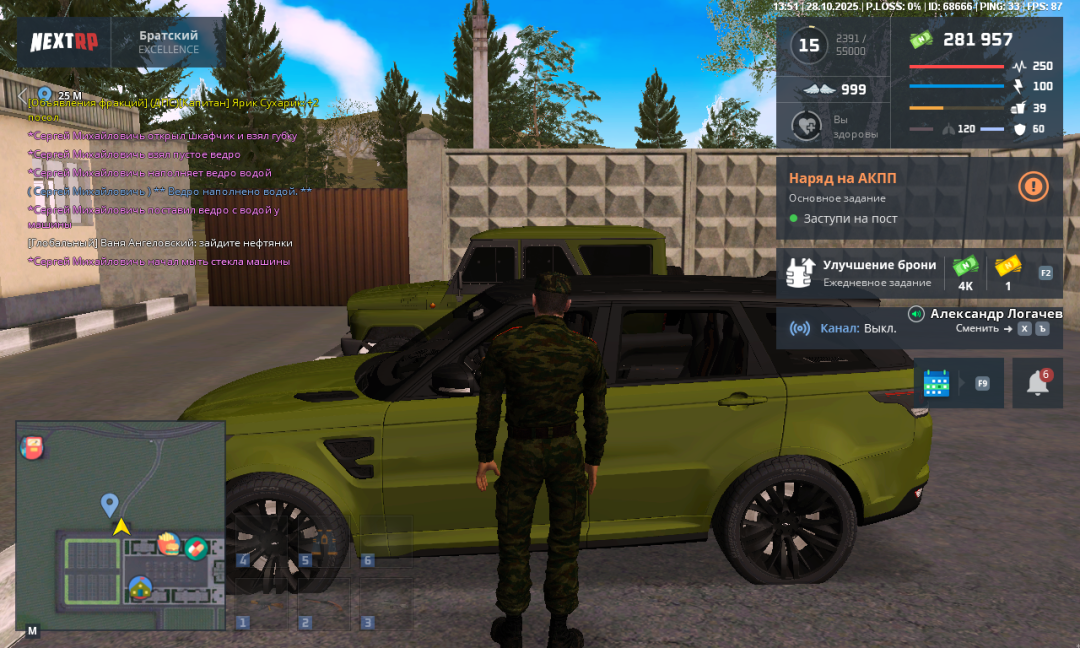Select the burger and fries food marker
The image size is (1080, 648).
coord(168,545)
